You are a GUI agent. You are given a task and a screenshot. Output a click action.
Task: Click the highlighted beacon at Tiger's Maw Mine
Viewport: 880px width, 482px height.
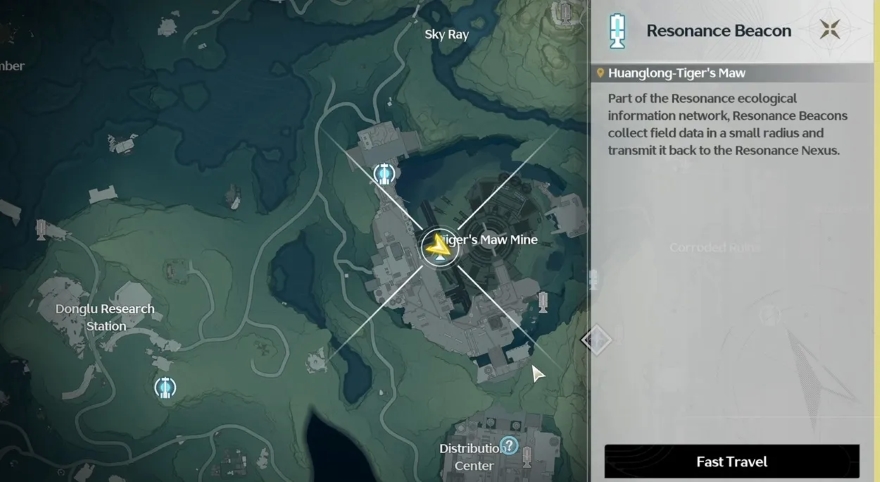[x=438, y=245]
